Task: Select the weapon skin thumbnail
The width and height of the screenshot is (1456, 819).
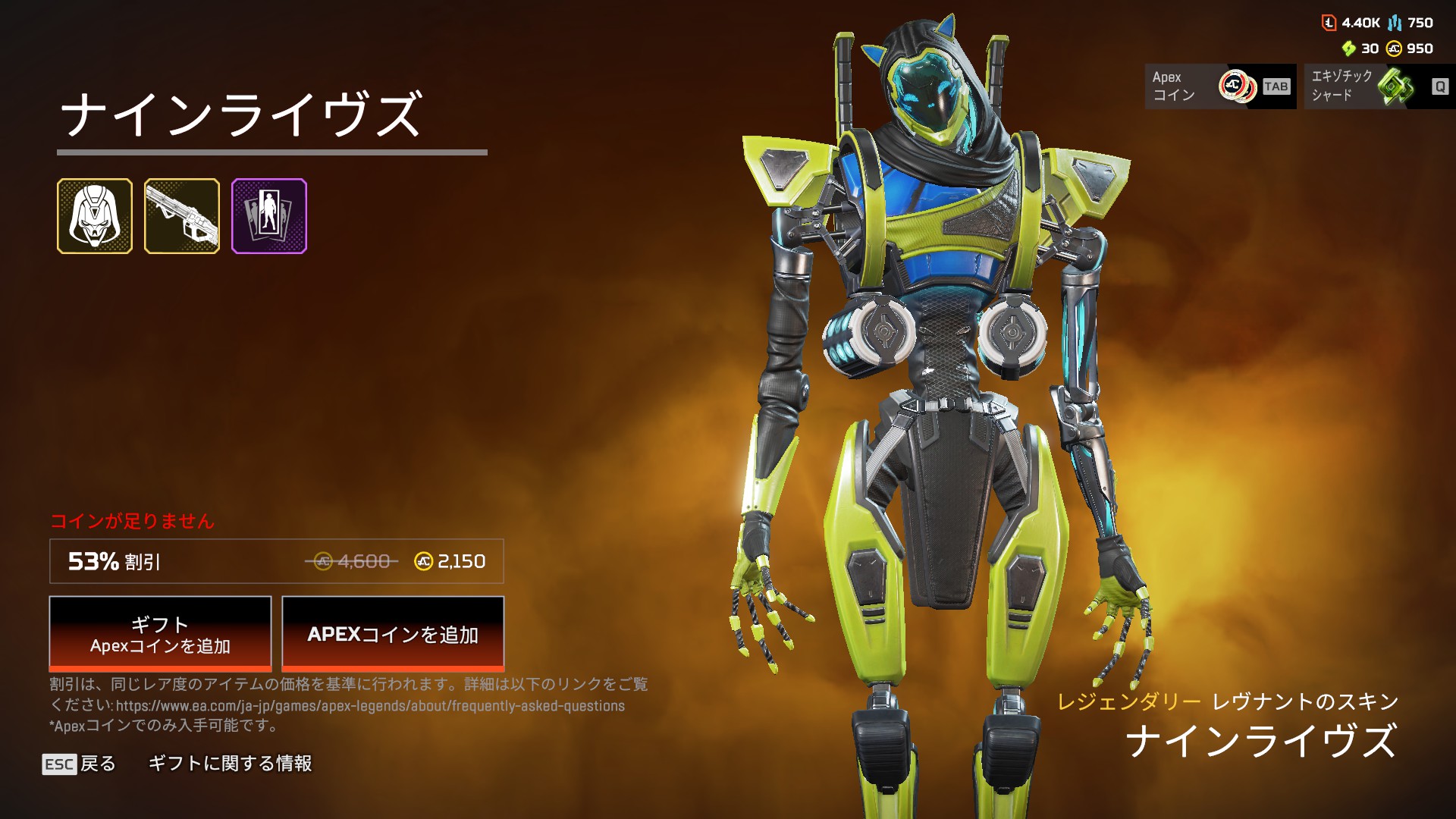Action: click(x=182, y=216)
